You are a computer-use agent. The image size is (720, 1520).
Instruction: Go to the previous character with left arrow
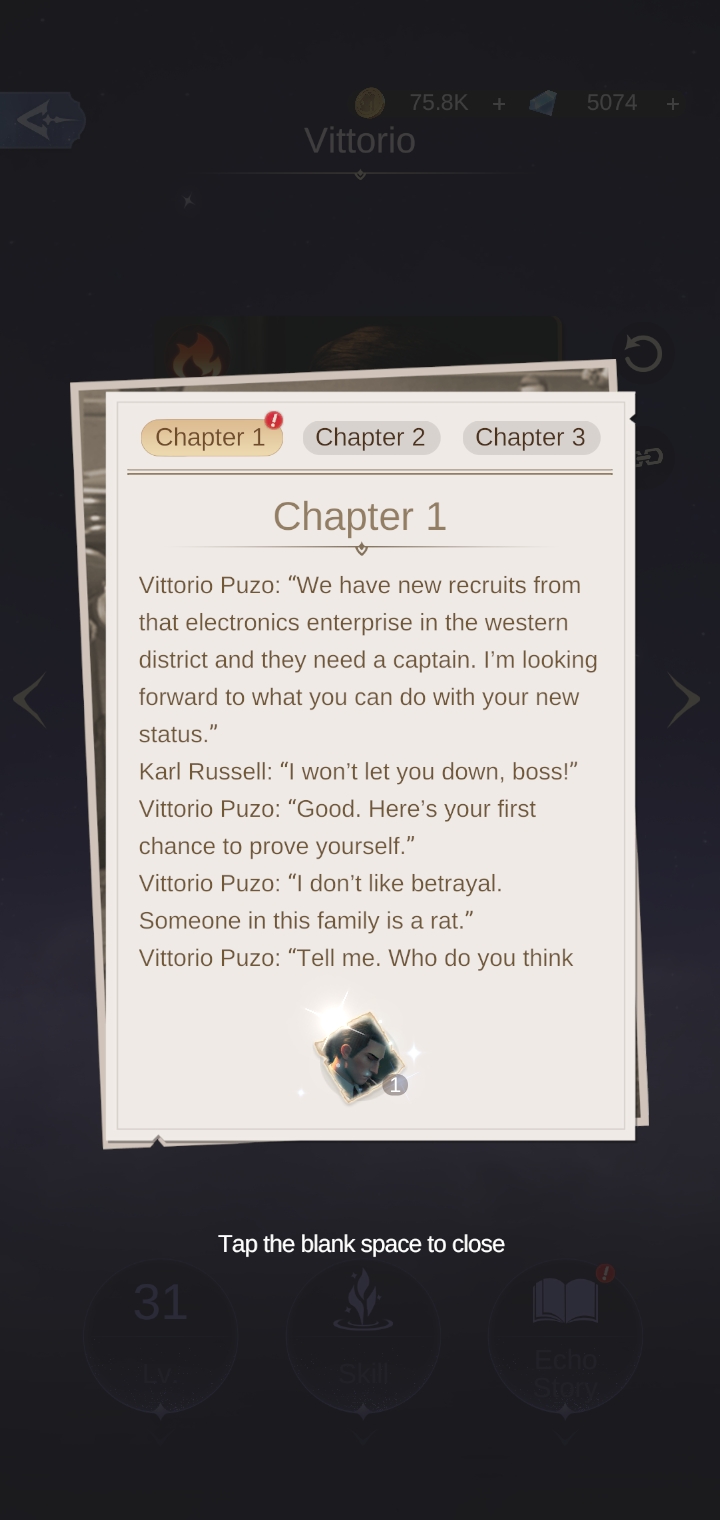(30, 699)
